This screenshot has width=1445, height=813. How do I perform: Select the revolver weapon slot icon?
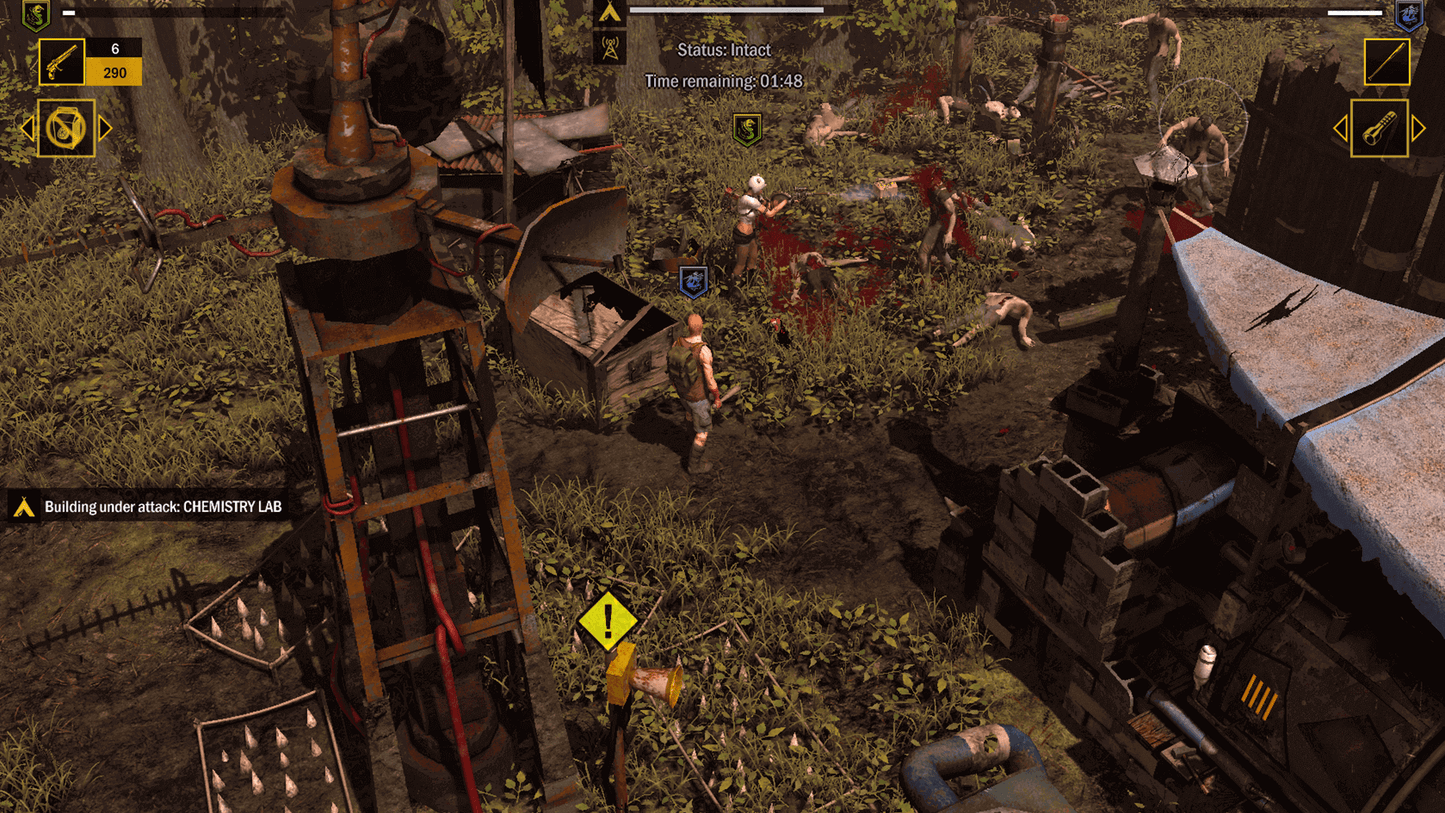pos(60,62)
